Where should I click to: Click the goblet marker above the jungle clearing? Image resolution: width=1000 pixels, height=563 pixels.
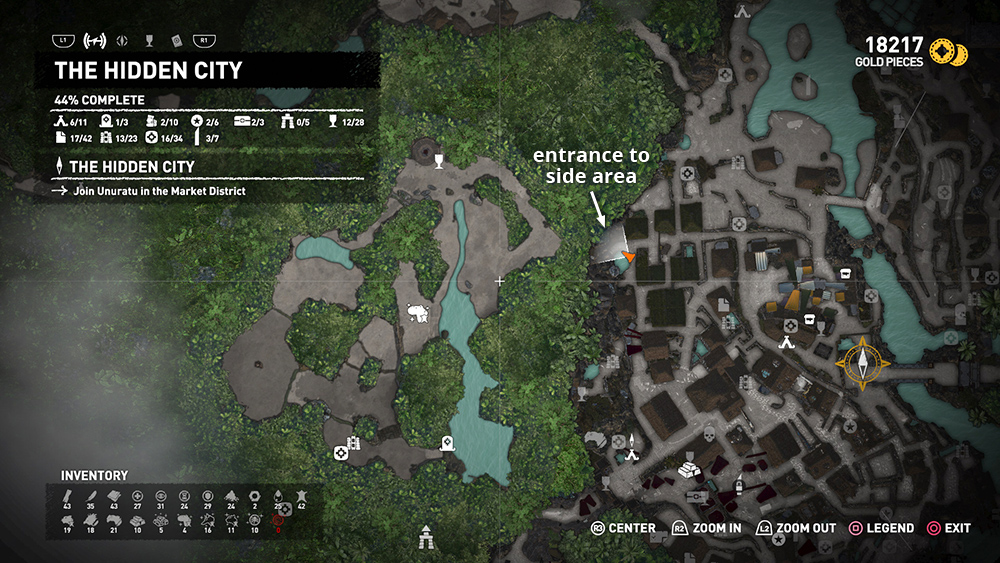(438, 160)
